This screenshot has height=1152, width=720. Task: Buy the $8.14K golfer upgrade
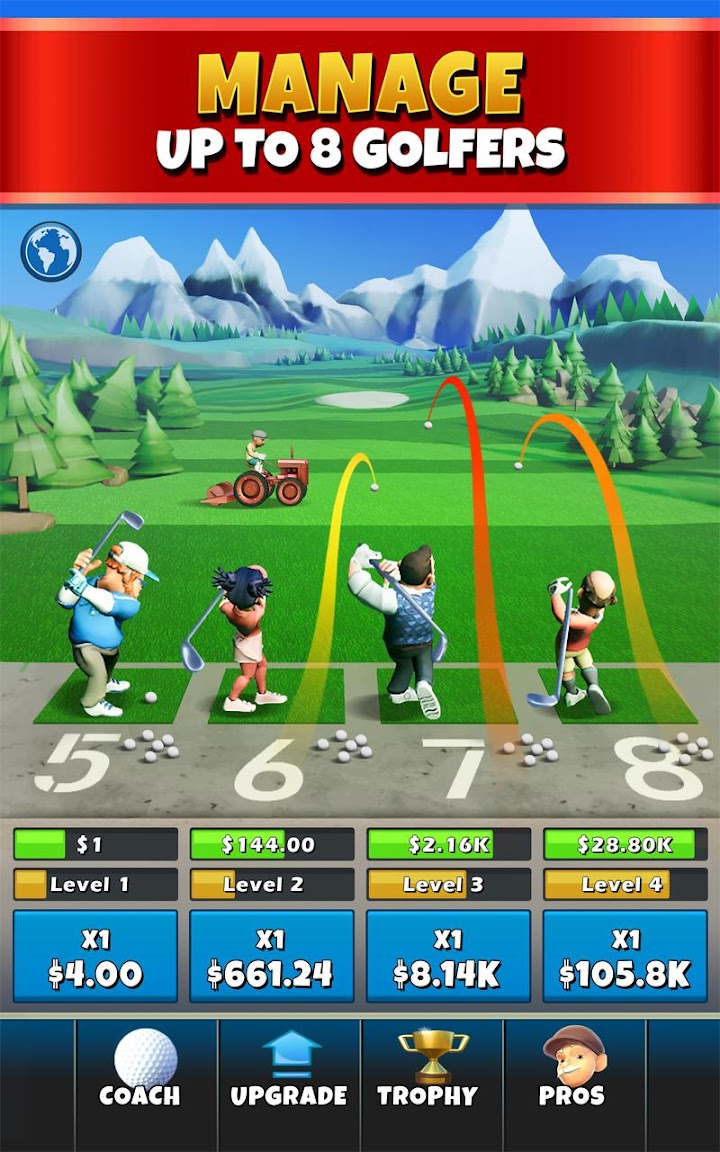tap(448, 956)
